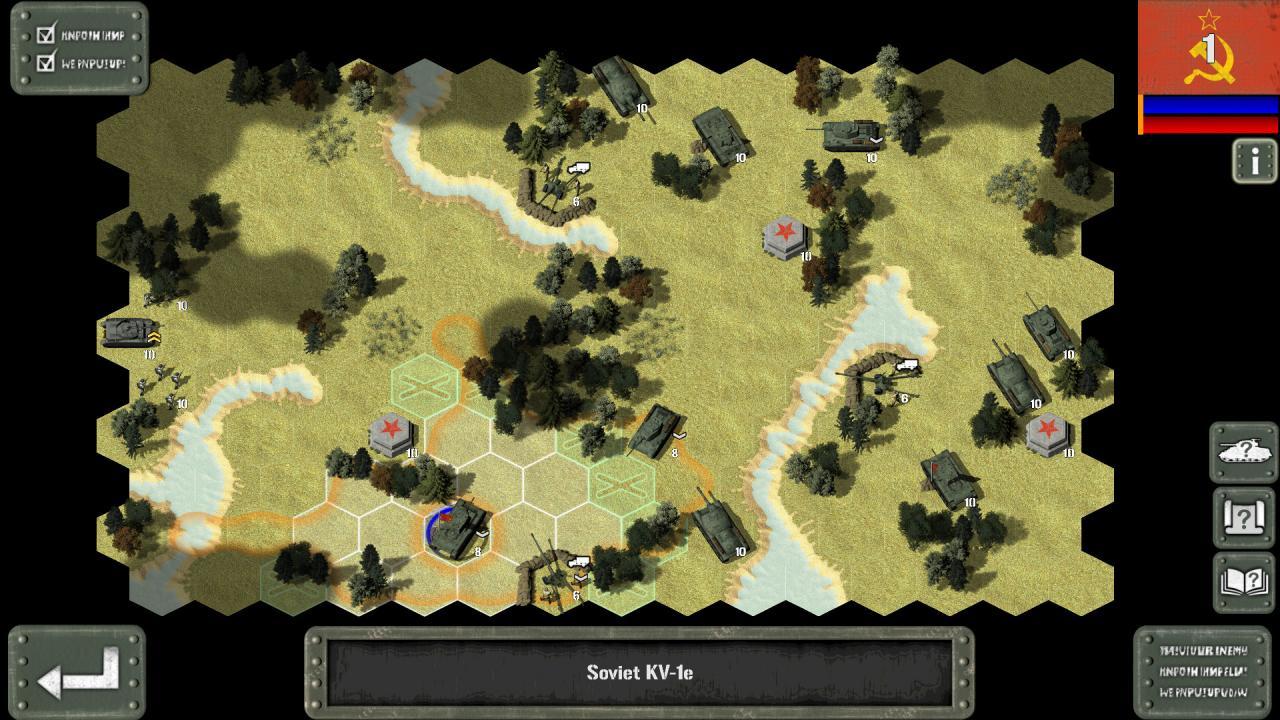
Task: Click the blue-red health bar under the flag
Action: (x=1207, y=115)
